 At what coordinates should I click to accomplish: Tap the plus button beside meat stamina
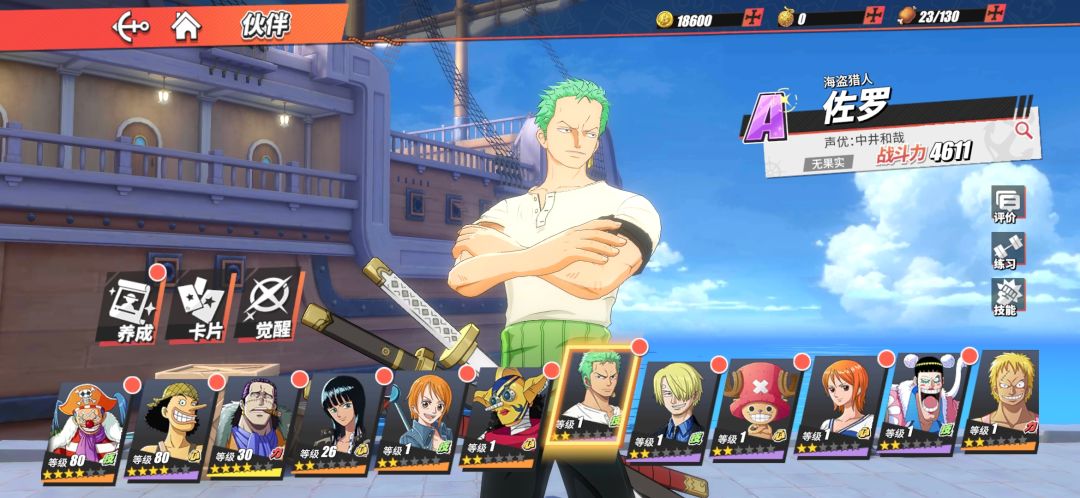tap(995, 14)
